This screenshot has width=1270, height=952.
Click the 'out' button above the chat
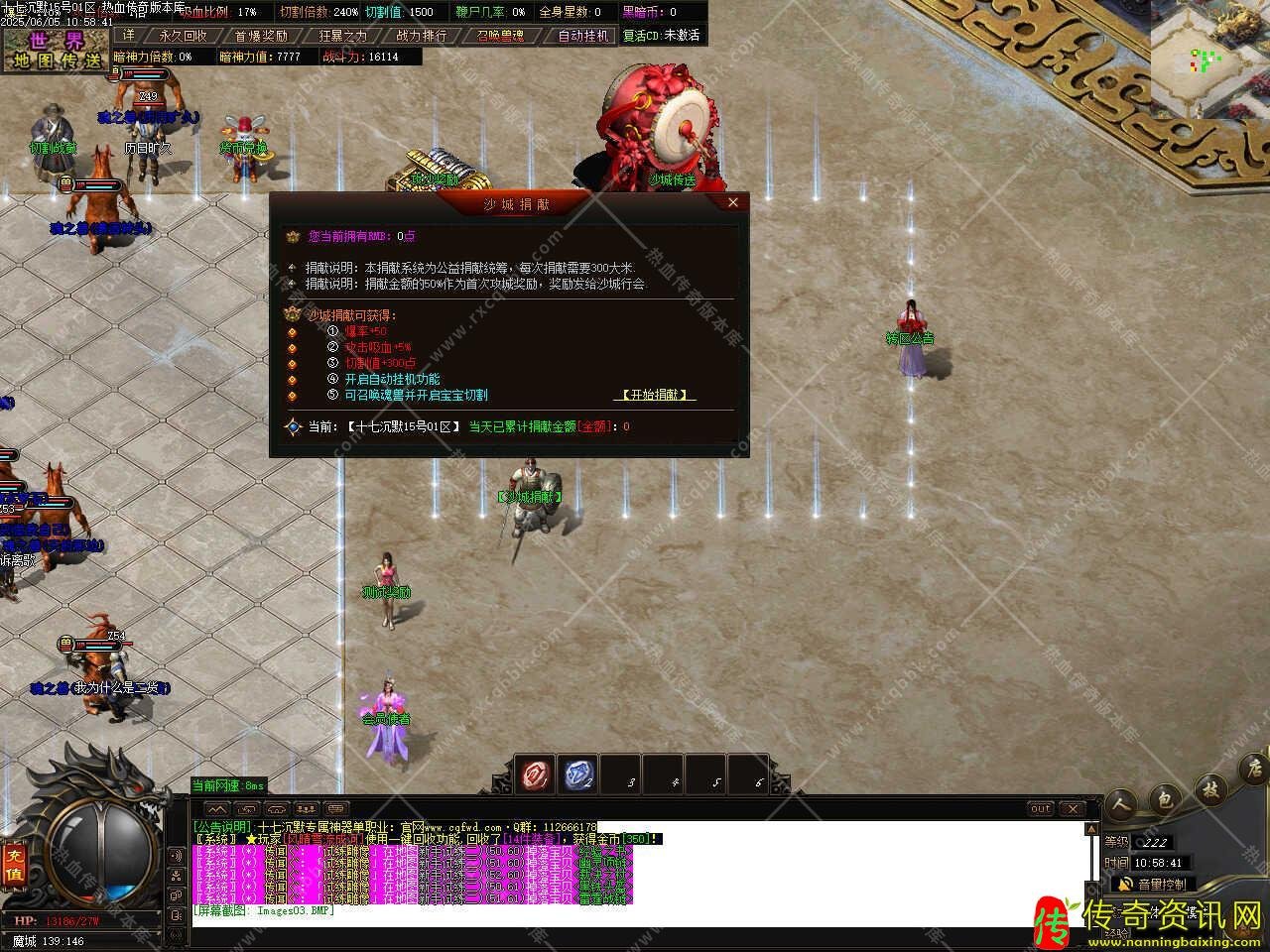(x=1040, y=808)
